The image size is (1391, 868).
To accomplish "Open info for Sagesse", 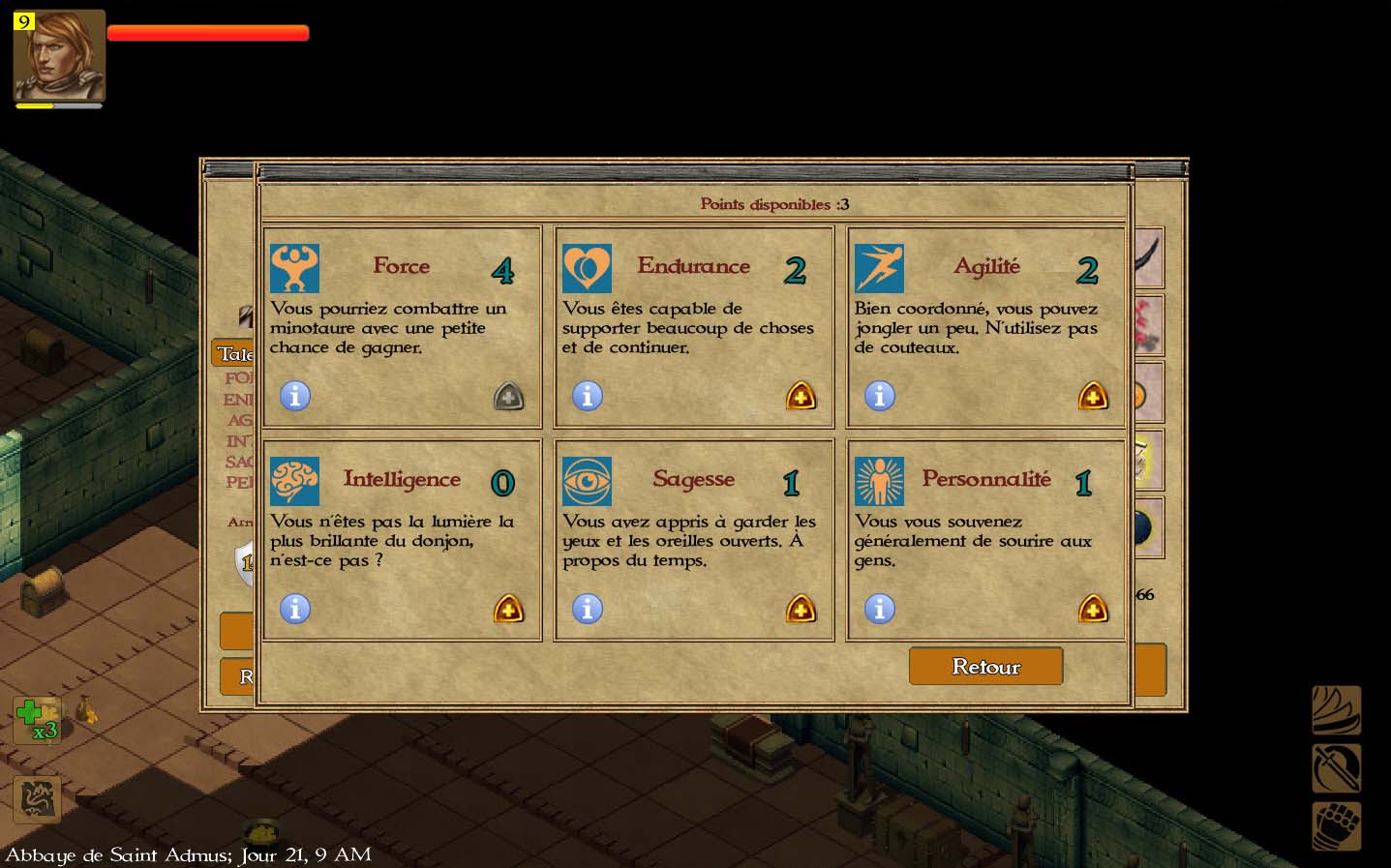I will pyautogui.click(x=588, y=609).
